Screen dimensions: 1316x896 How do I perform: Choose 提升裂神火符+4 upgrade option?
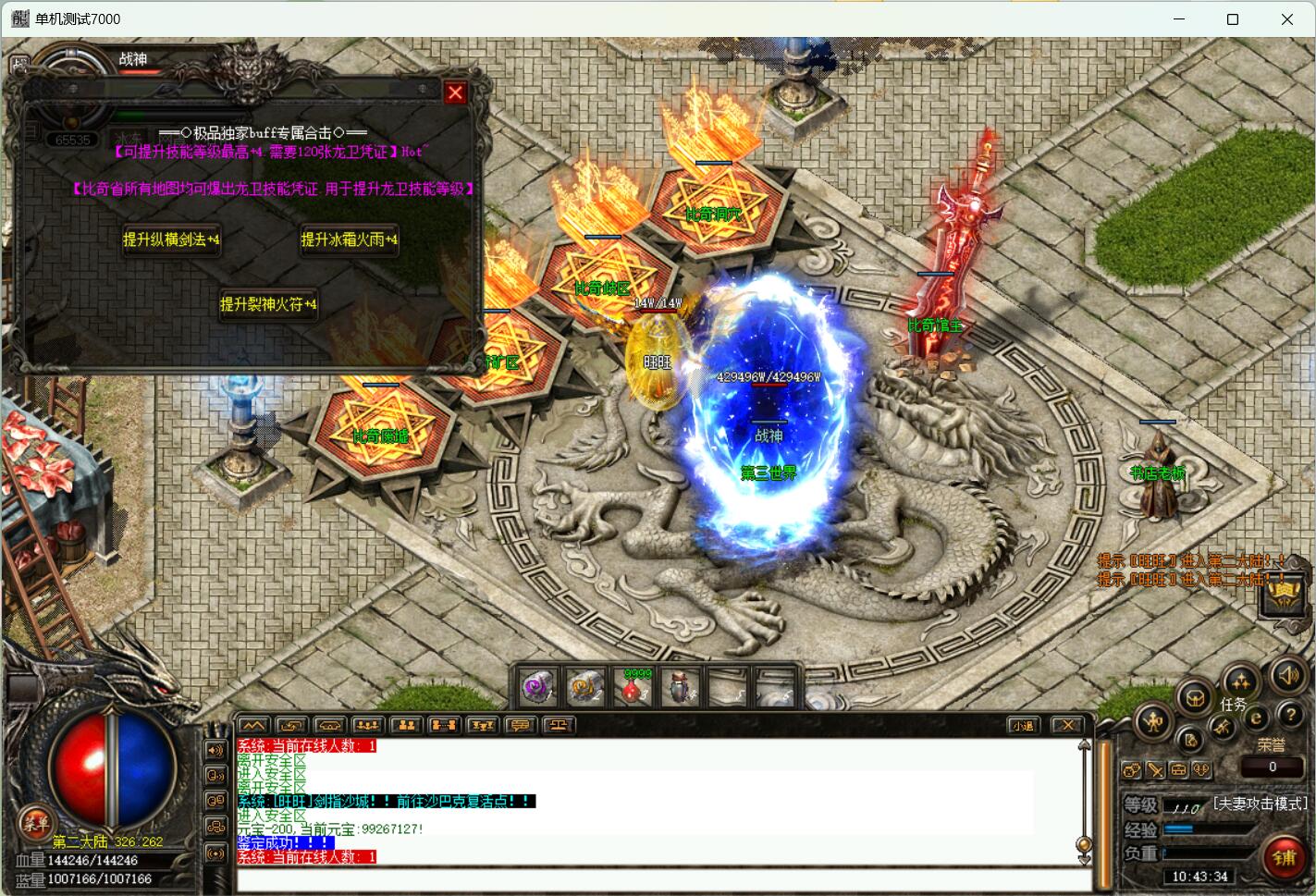pyautogui.click(x=268, y=304)
